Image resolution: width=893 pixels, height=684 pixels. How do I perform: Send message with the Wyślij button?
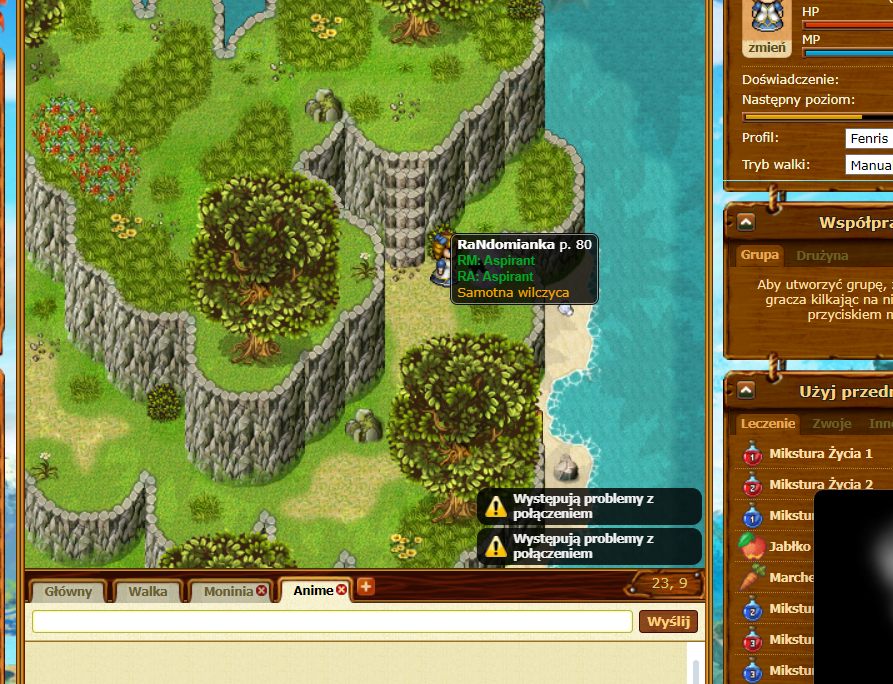668,621
